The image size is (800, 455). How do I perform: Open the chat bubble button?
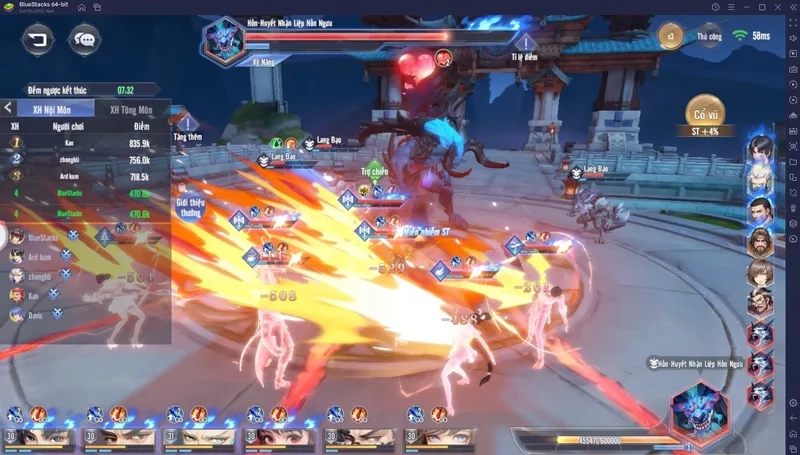pos(84,40)
